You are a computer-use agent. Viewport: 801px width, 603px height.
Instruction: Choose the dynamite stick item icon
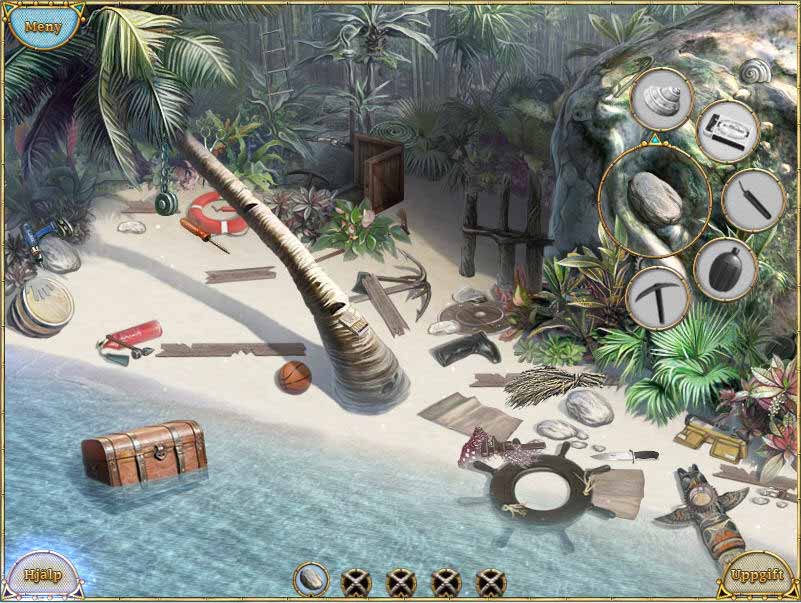click(x=751, y=200)
